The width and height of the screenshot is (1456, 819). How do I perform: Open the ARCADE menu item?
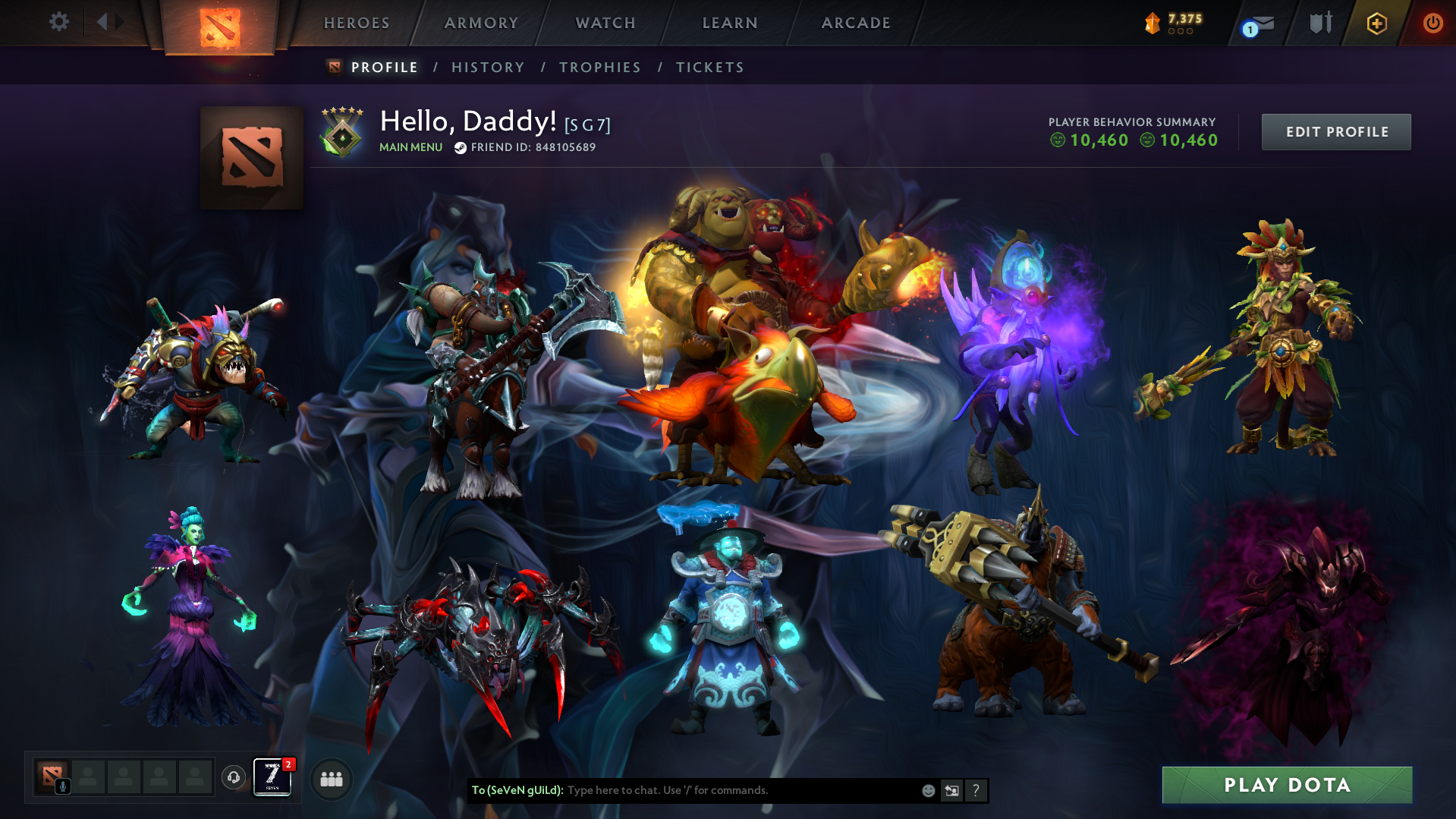pos(855,23)
